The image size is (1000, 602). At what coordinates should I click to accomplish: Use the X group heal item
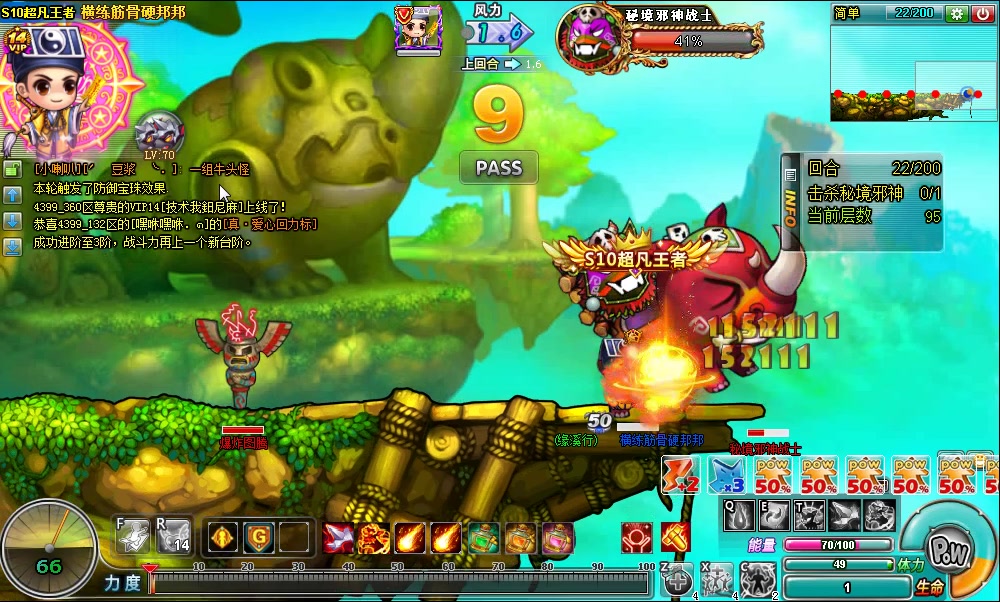click(717, 580)
